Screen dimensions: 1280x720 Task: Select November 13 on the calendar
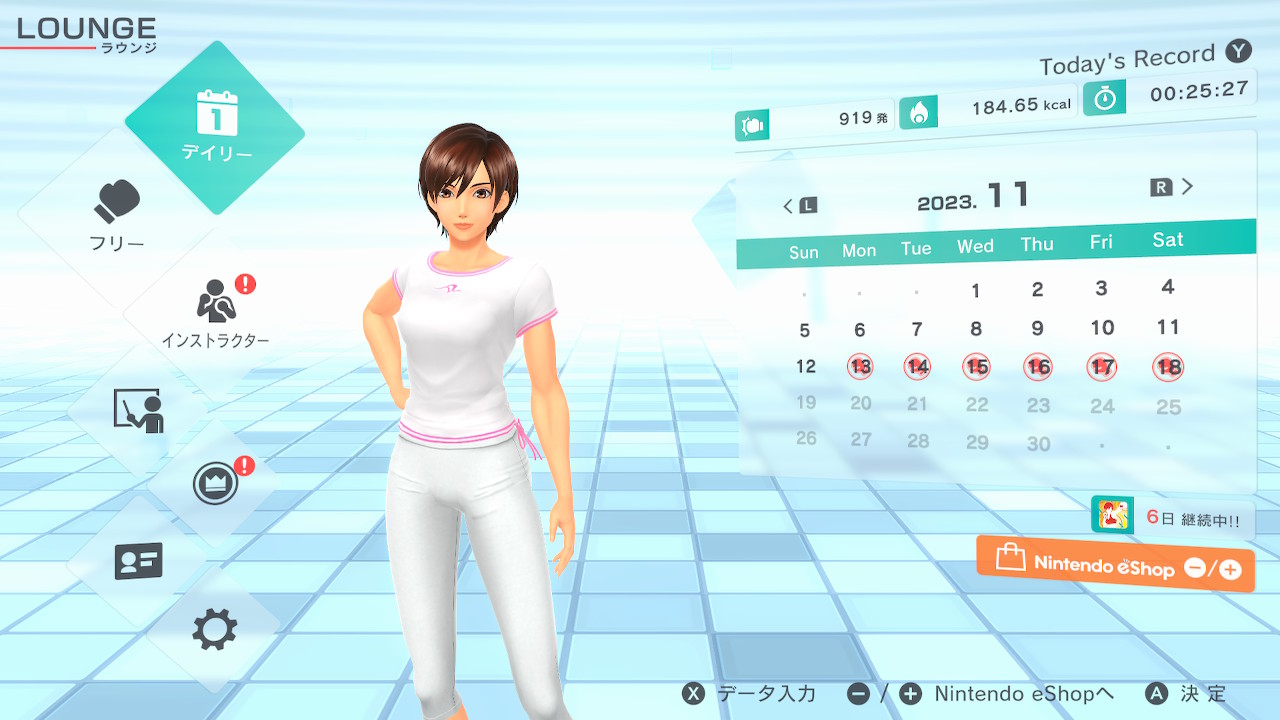(860, 367)
